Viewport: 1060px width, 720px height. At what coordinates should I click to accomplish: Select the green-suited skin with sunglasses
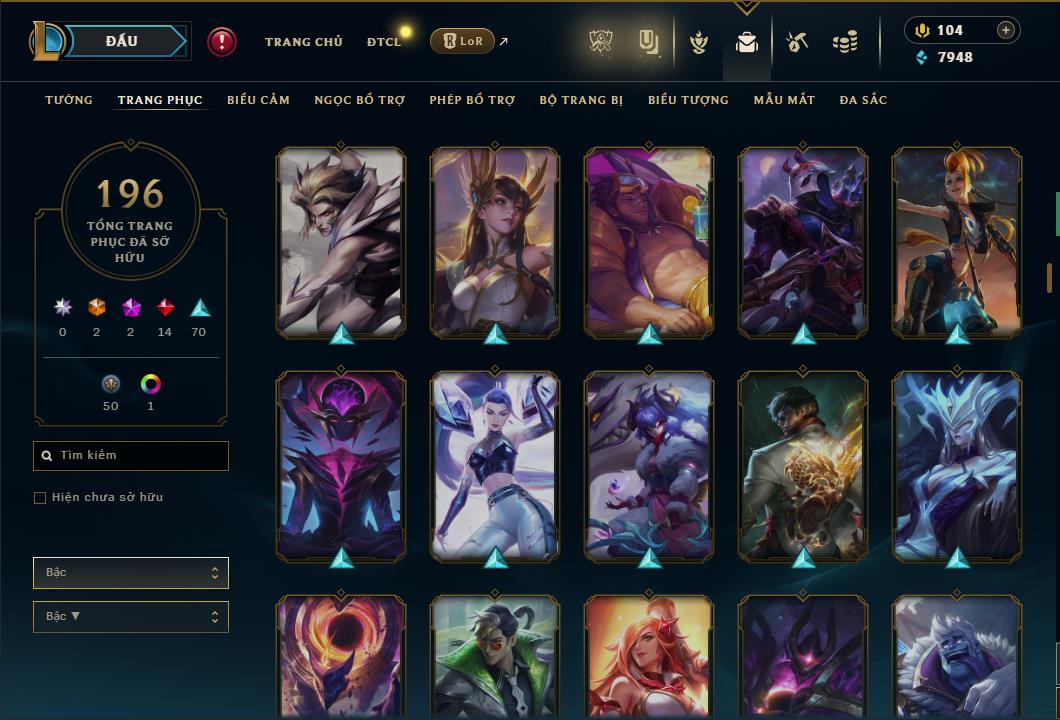point(495,656)
